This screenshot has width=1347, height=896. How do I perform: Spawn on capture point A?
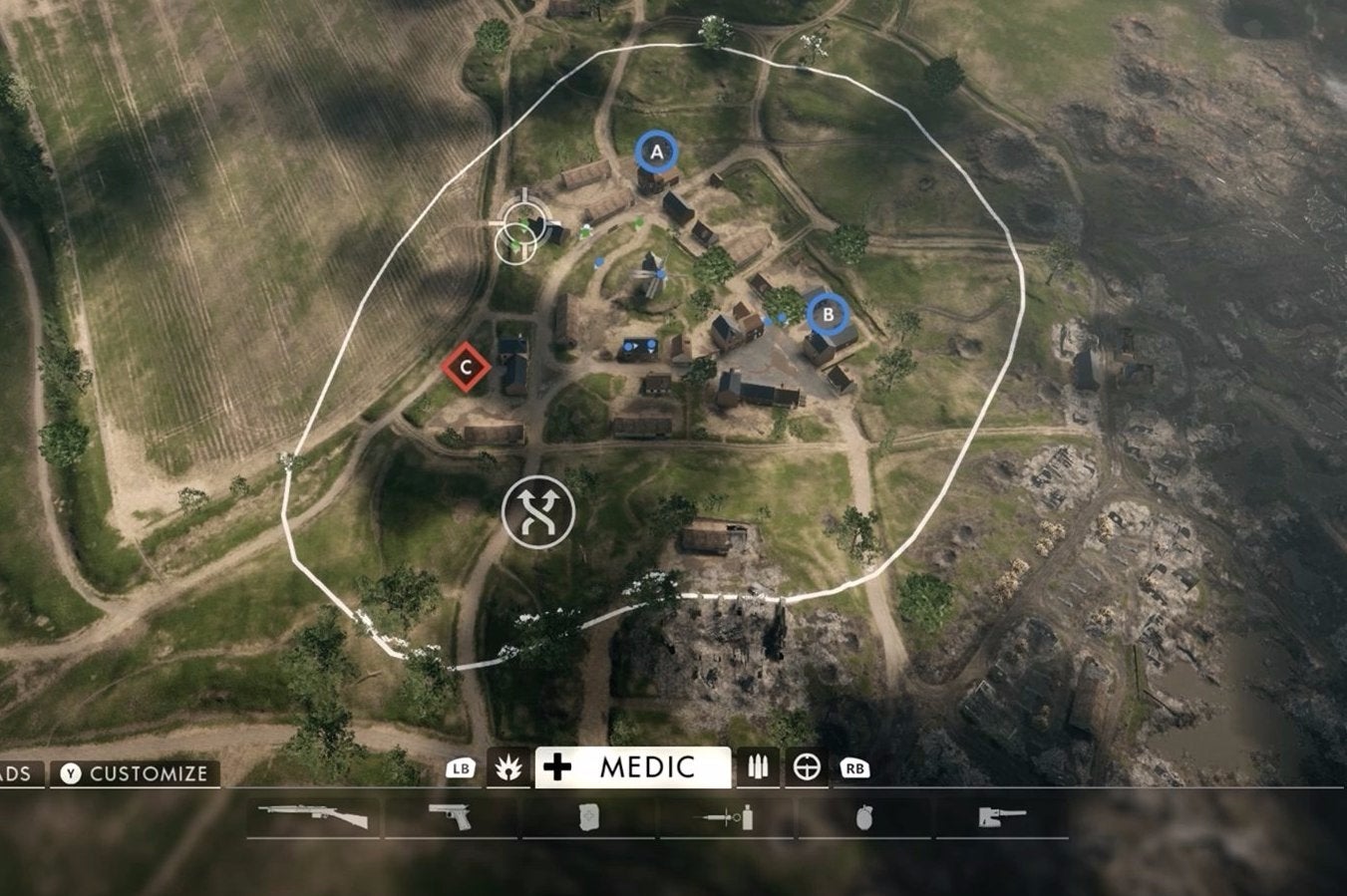(x=656, y=152)
